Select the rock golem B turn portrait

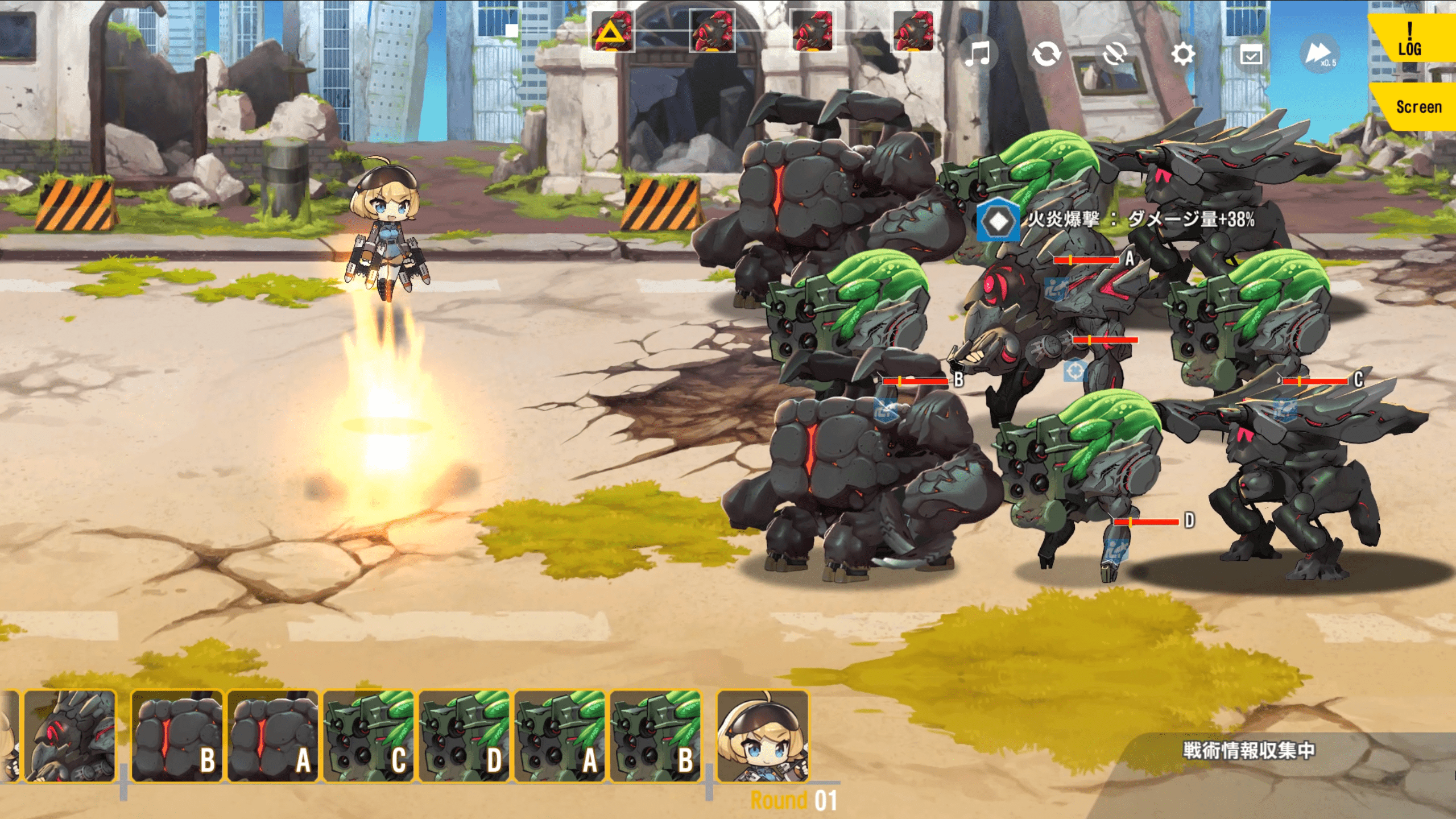point(177,736)
